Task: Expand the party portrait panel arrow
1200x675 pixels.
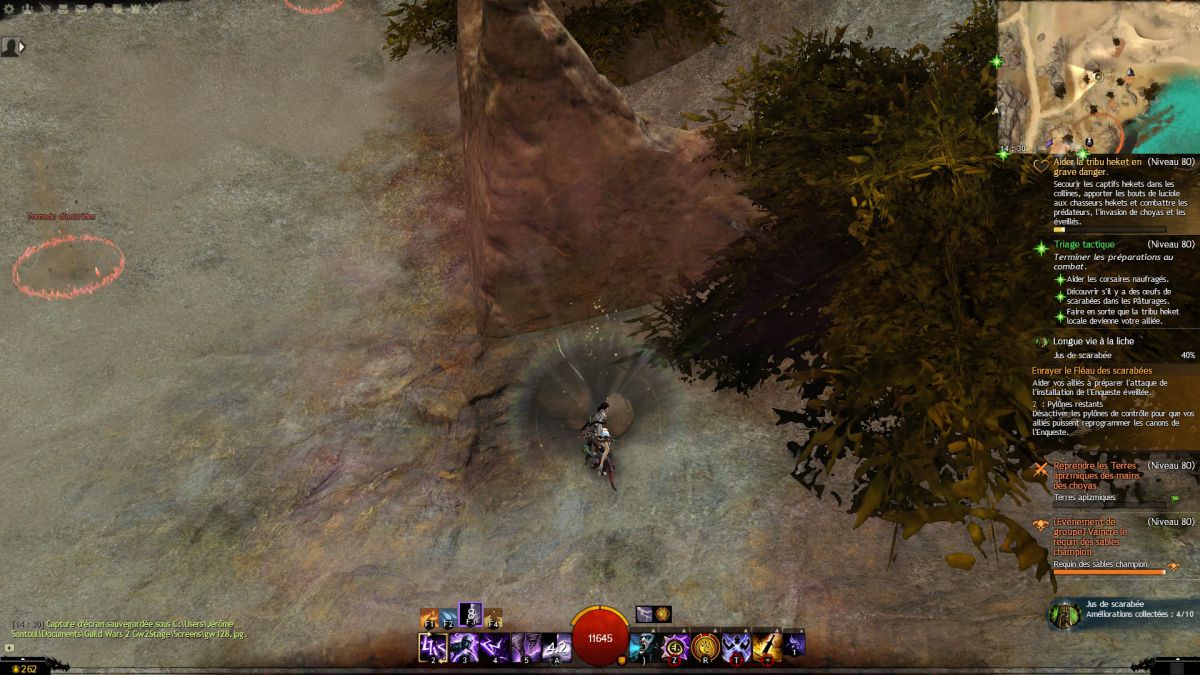Action: [x=21, y=46]
